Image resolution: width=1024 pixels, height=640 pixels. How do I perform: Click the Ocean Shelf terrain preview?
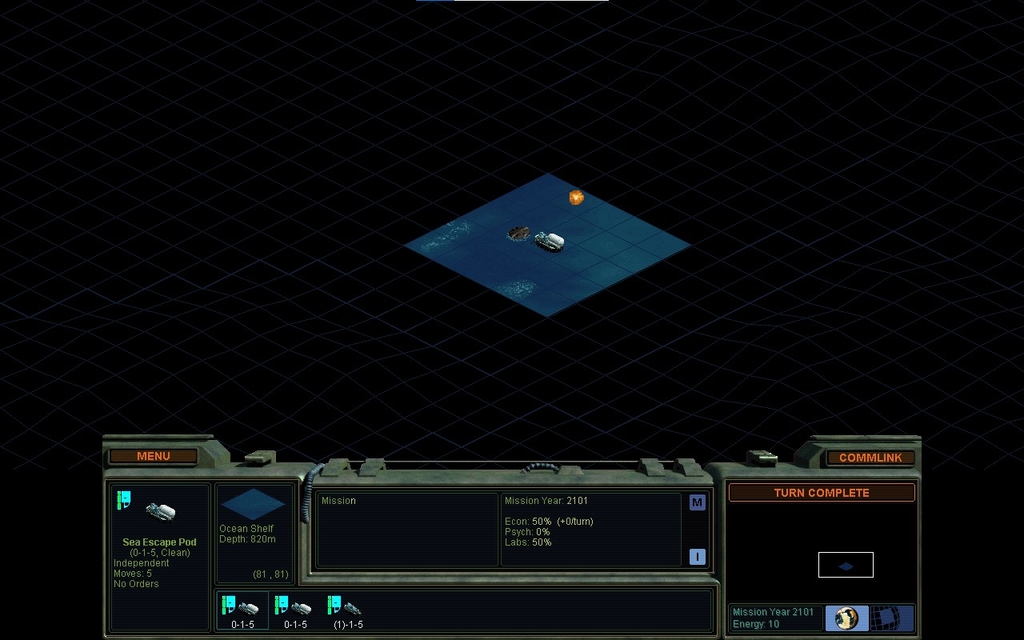tap(252, 504)
